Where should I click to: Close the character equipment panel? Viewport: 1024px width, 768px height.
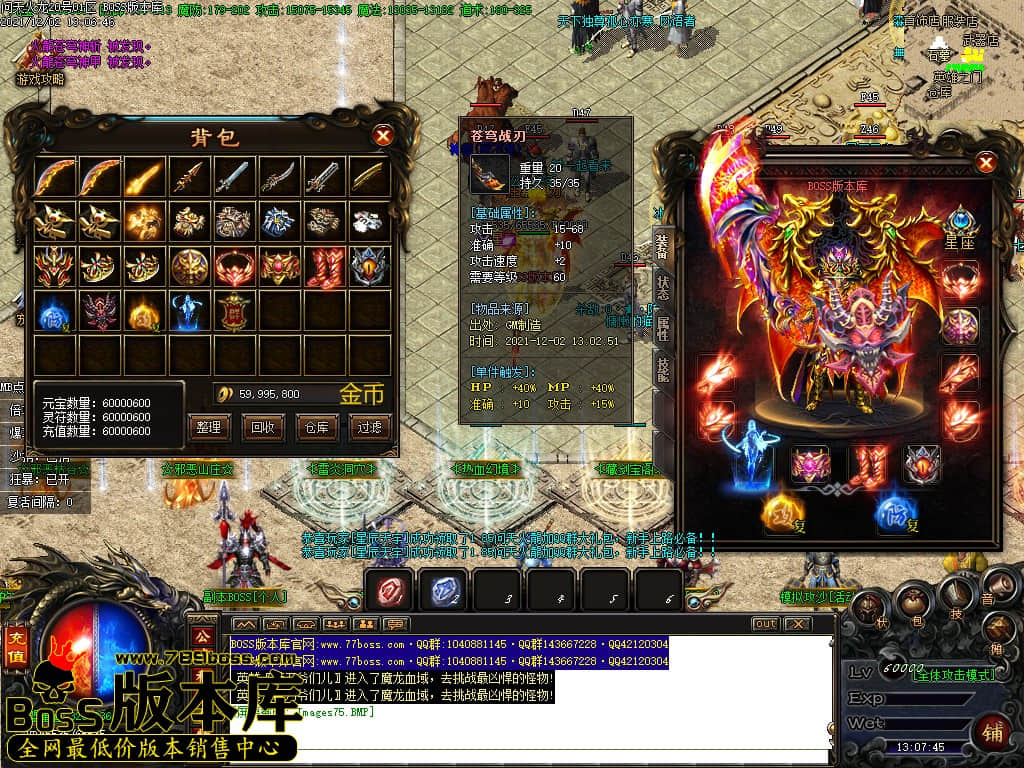tap(986, 163)
